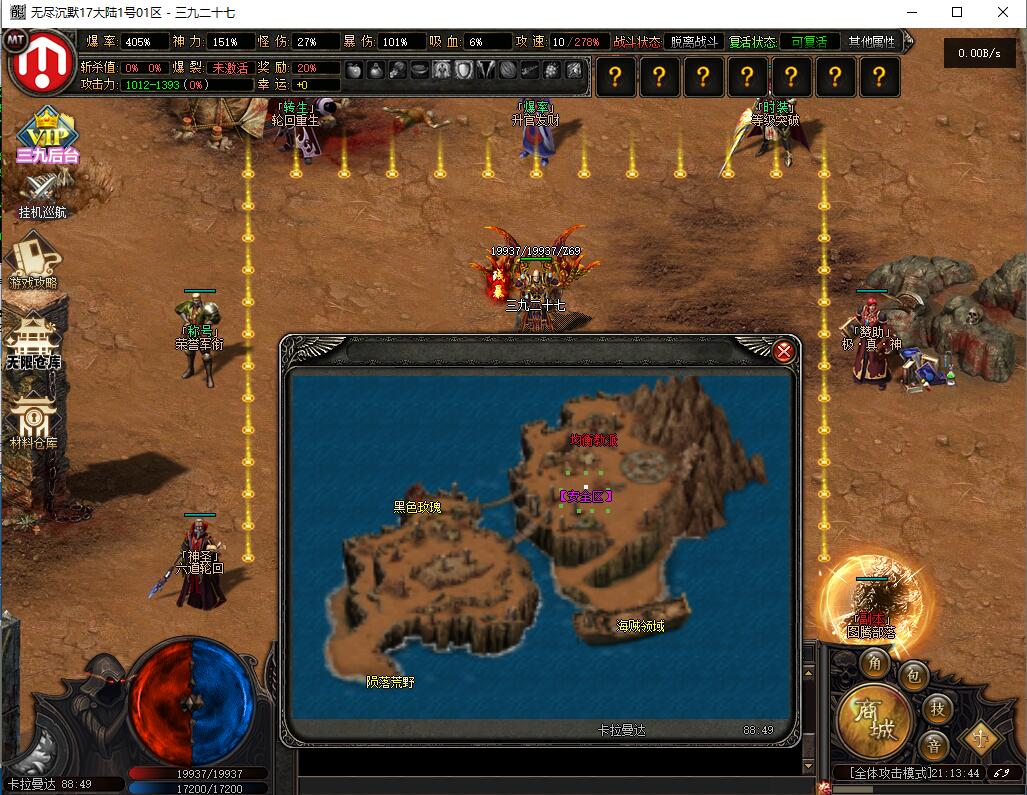
Task: Toggle sound with 音 button
Action: (x=934, y=745)
